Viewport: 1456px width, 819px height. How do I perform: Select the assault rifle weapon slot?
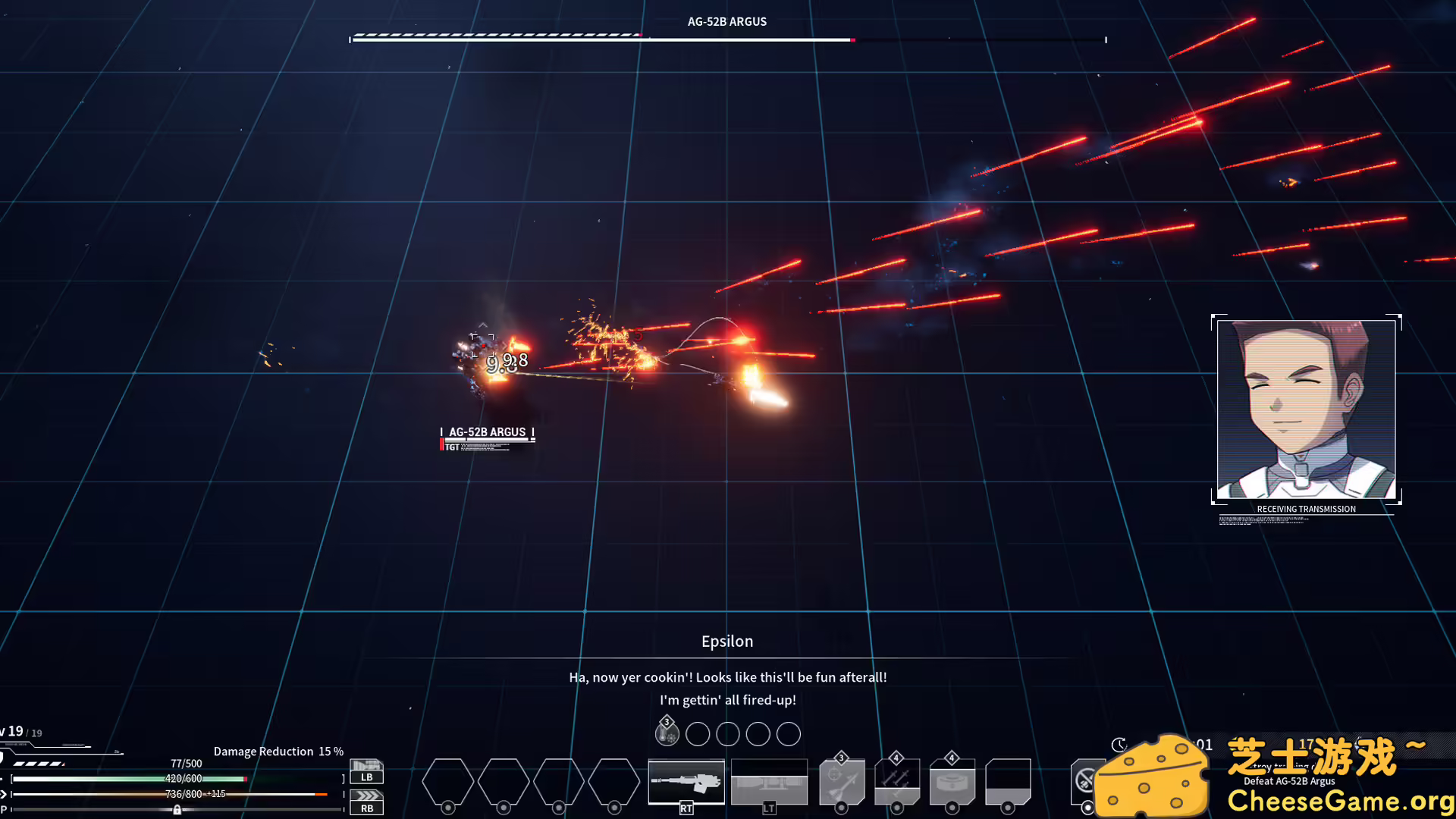coord(686,781)
